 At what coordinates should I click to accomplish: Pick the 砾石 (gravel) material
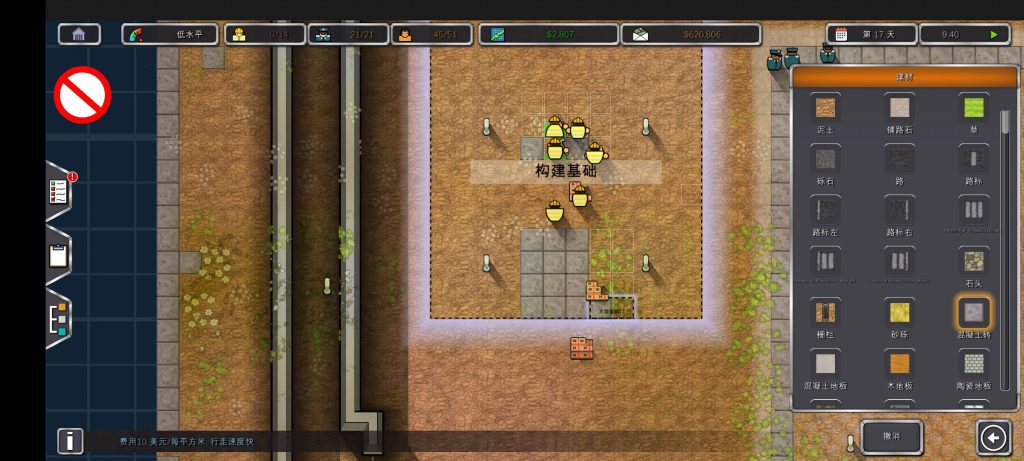825,160
